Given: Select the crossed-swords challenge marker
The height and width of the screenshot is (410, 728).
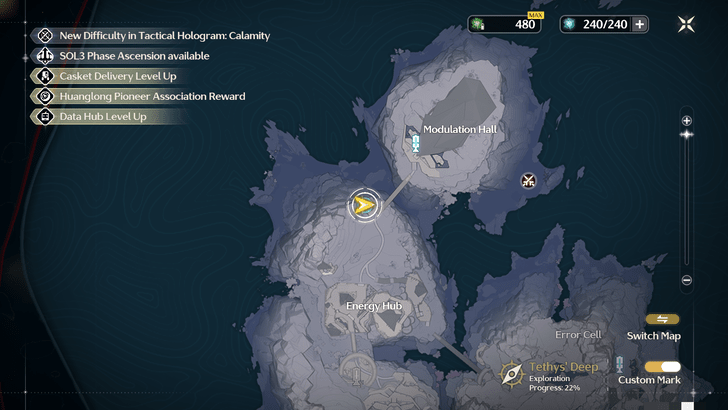Looking at the screenshot, I should (529, 181).
